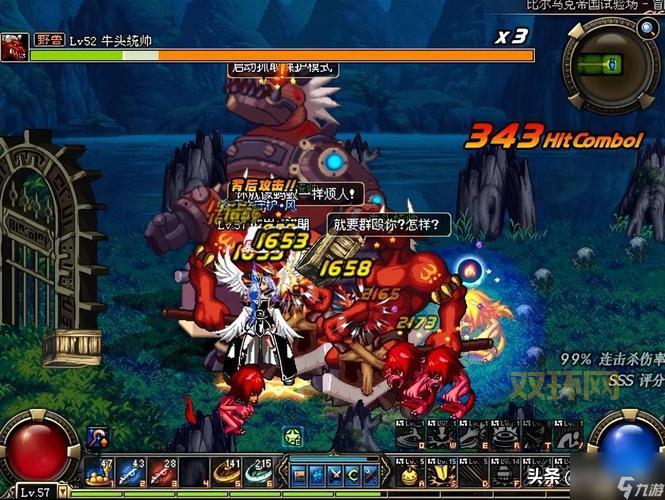Viewport: 665px width, 500px height.
Task: Activate the skill on key Q
Action: tap(410, 437)
